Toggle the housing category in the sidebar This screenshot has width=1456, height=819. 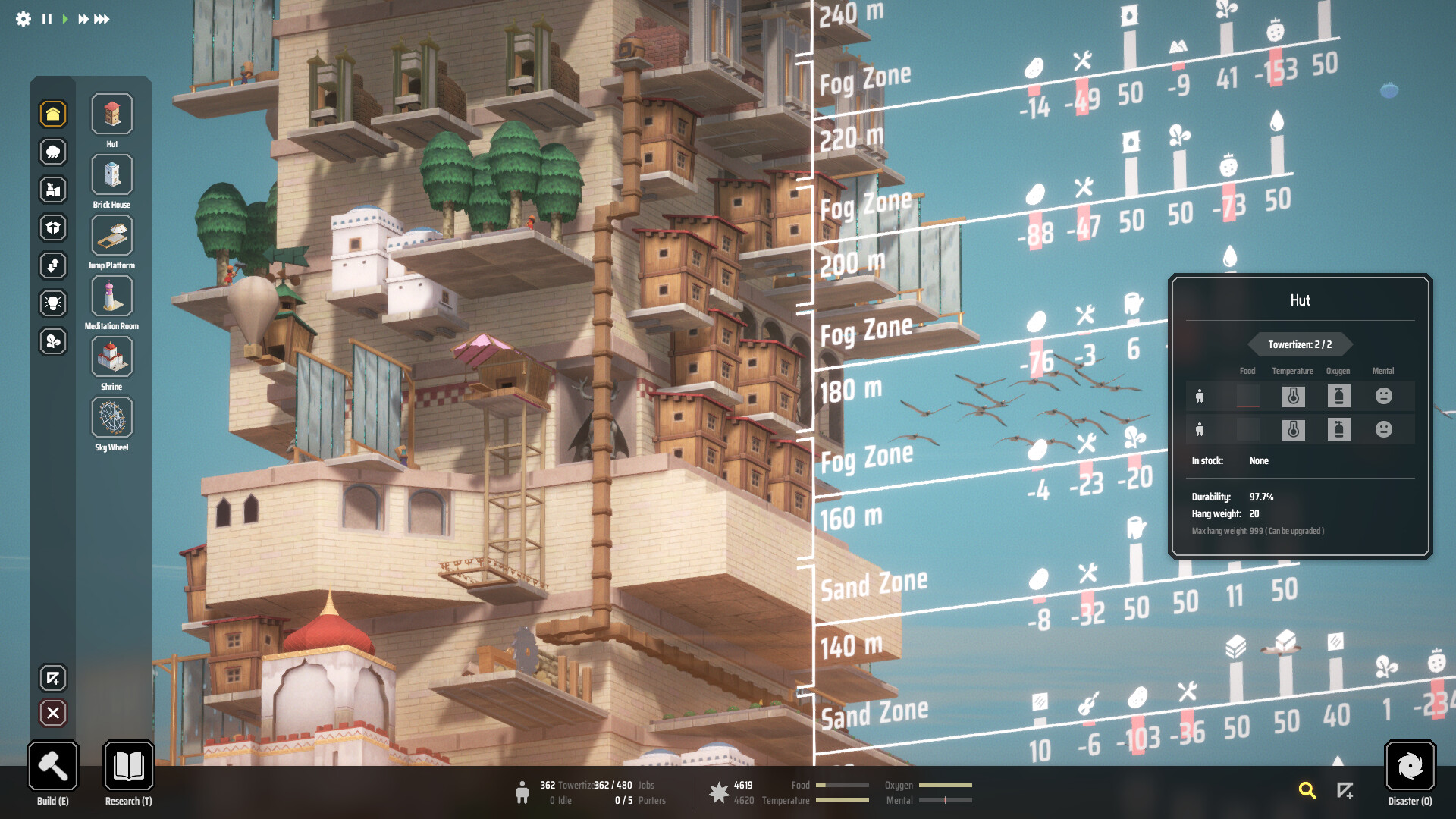[53, 114]
